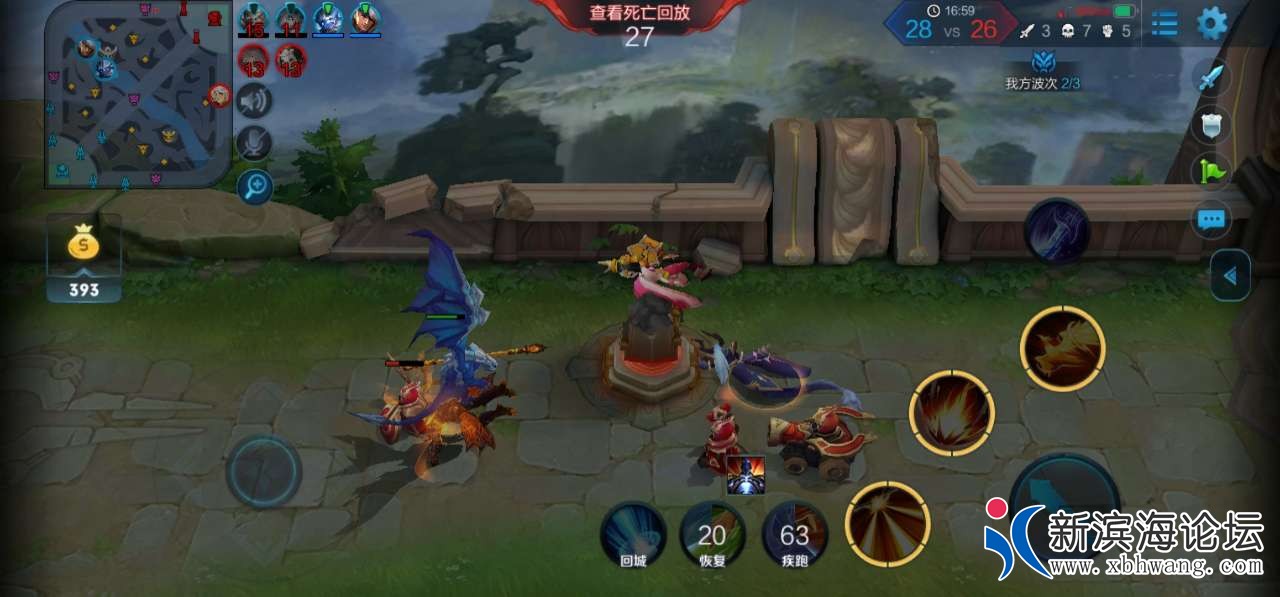
Task: Use the 恢复 heal ability
Action: point(712,535)
